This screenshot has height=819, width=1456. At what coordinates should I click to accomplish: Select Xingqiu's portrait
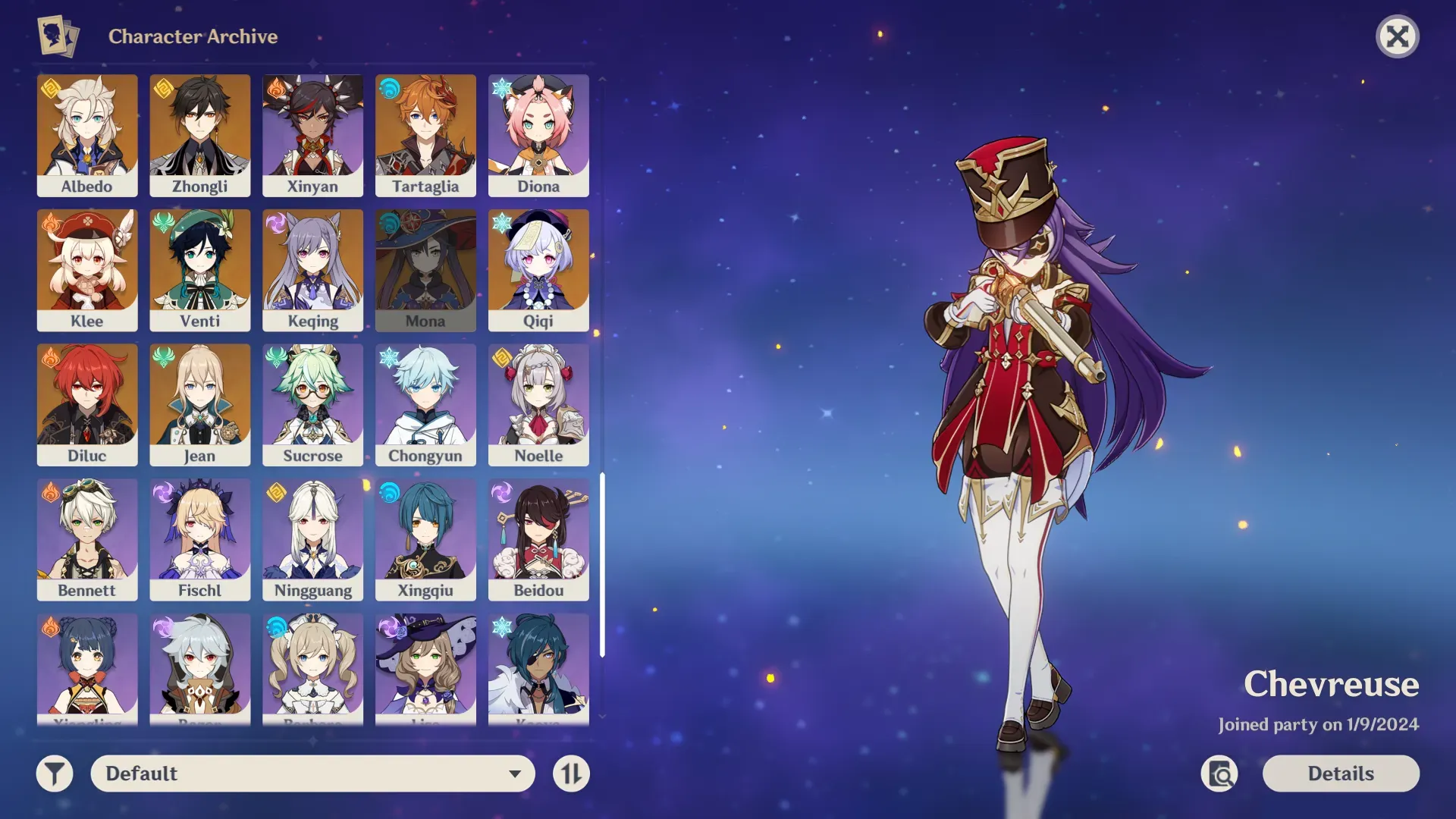(425, 539)
